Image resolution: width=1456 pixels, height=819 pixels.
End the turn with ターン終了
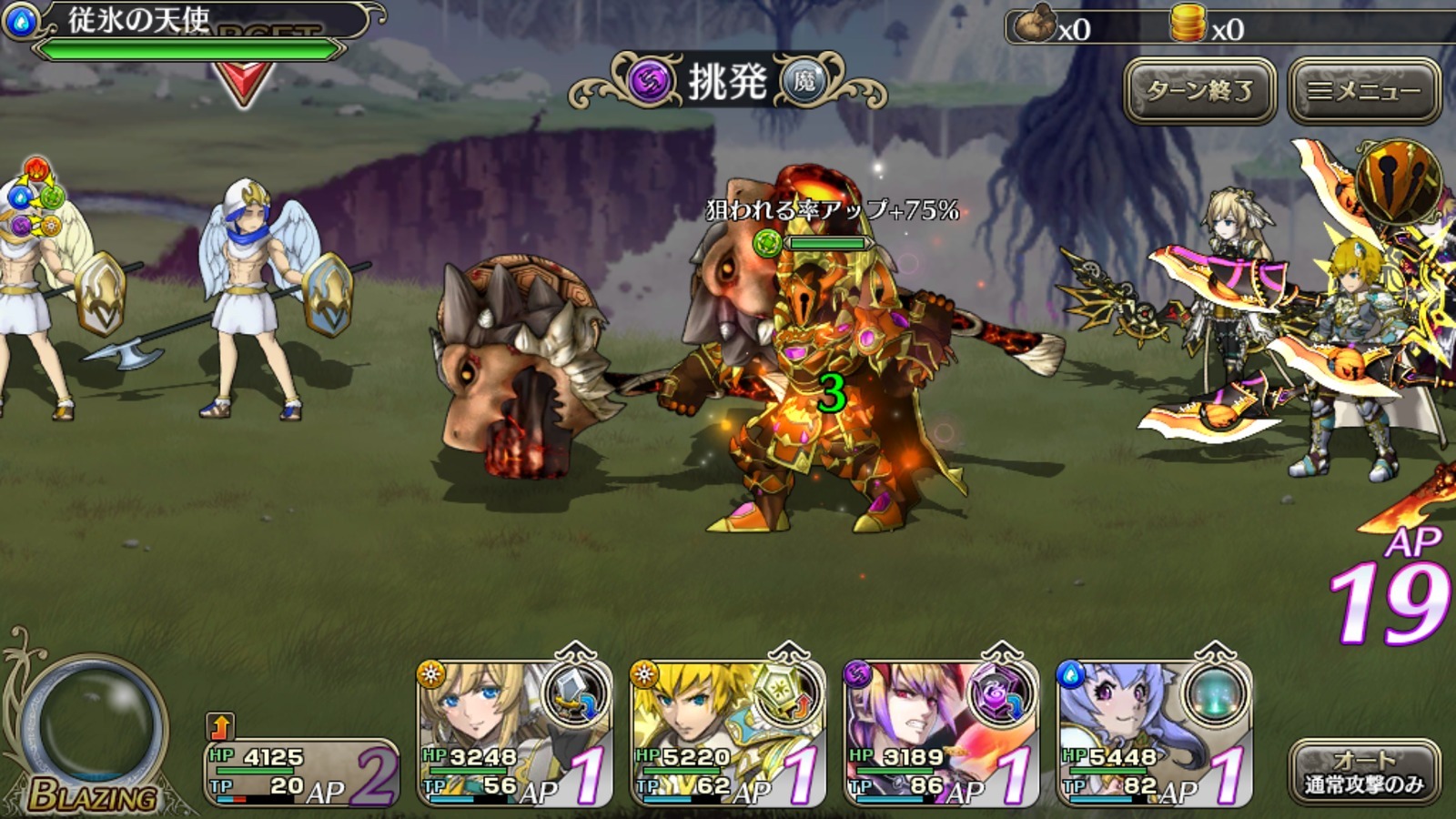1199,90
